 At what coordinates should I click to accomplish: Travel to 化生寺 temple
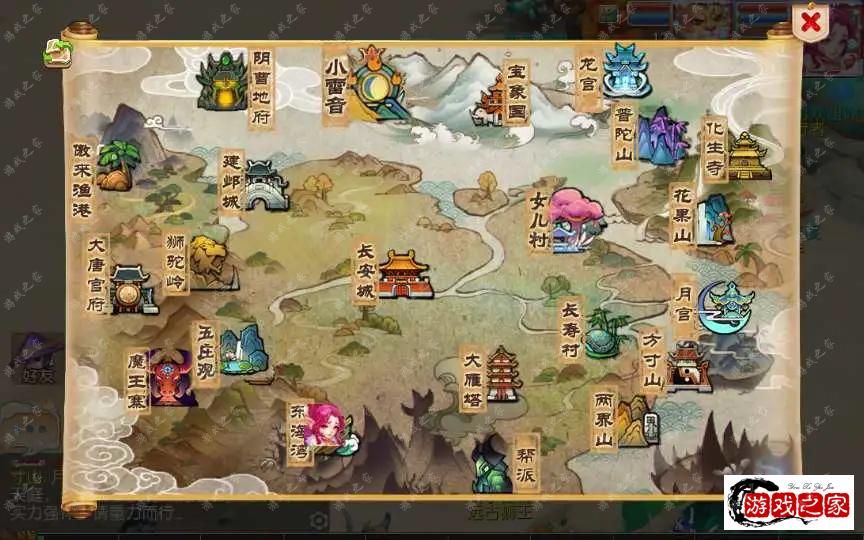click(x=747, y=155)
